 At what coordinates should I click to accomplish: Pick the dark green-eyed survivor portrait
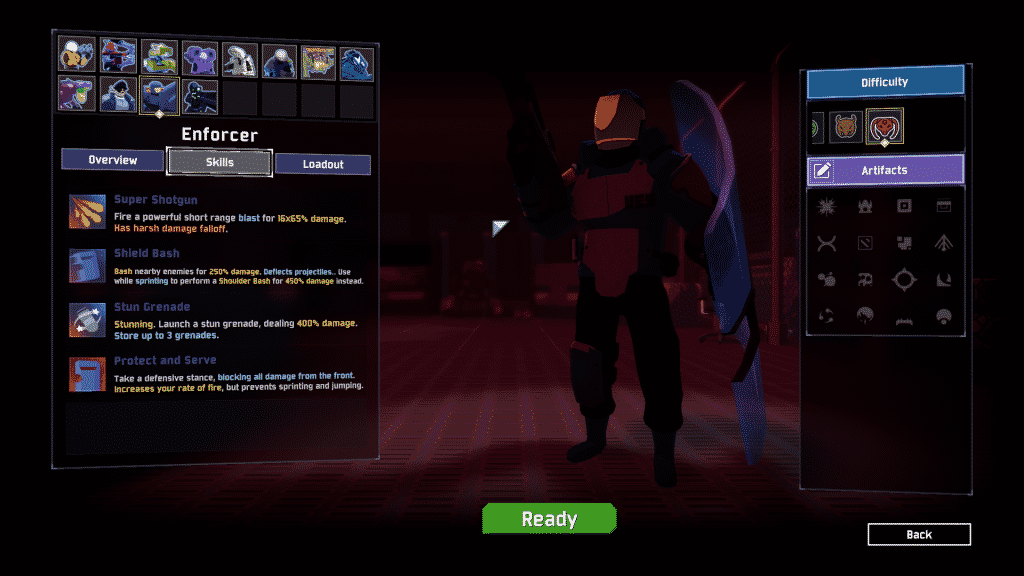coord(199,95)
